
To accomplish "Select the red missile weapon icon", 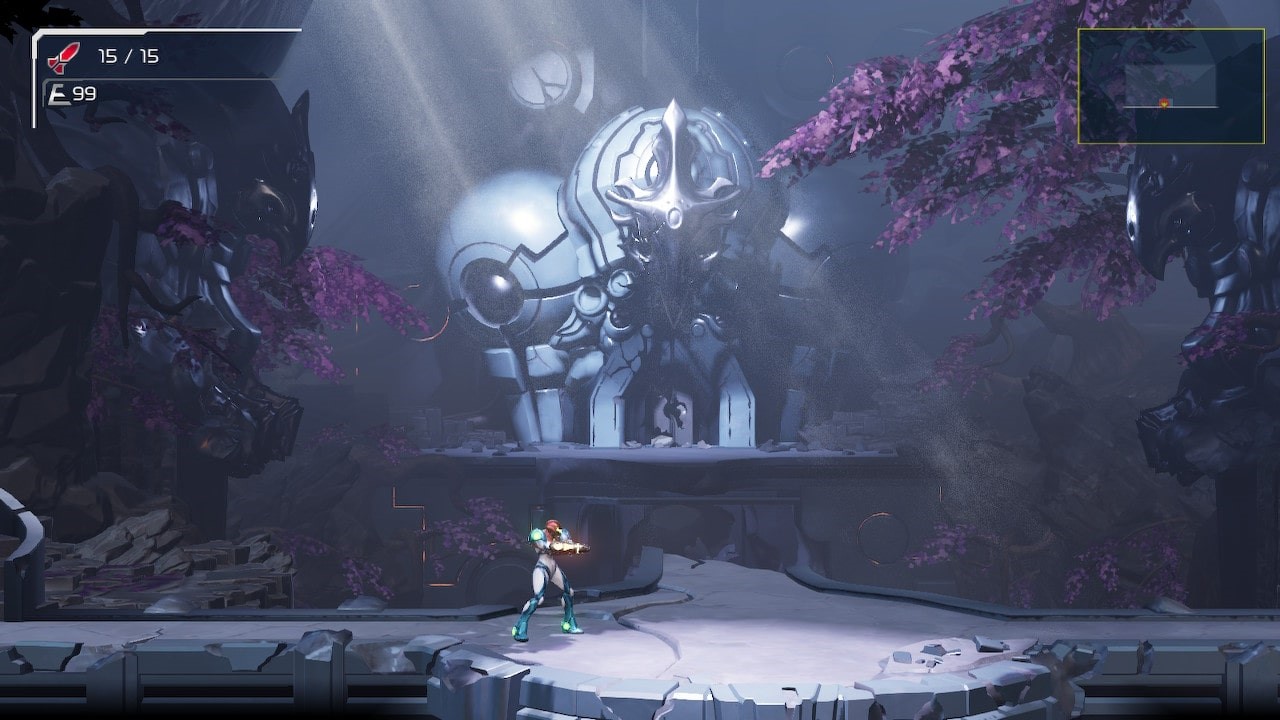I will 63,57.
